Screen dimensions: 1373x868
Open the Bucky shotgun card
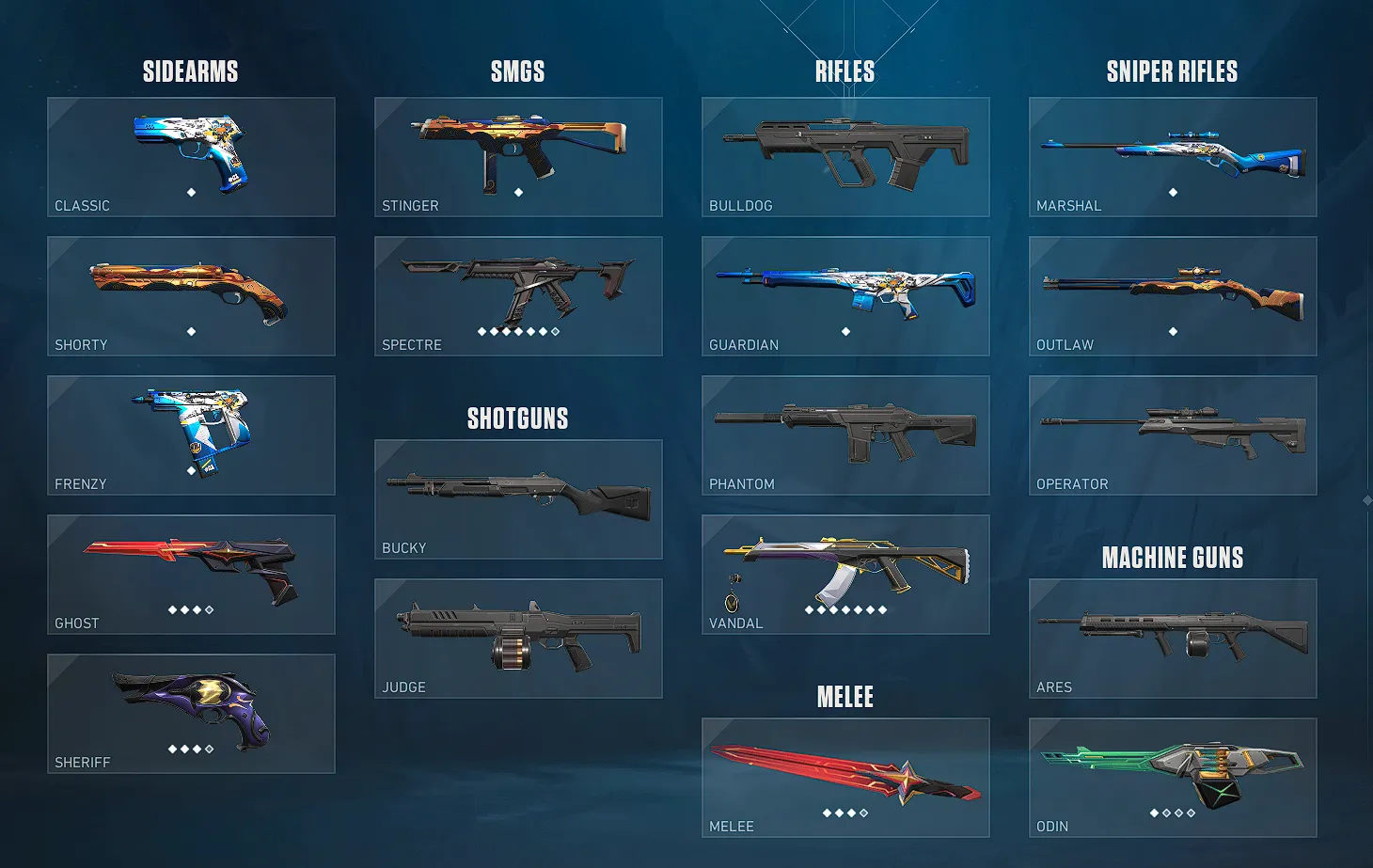[517, 499]
